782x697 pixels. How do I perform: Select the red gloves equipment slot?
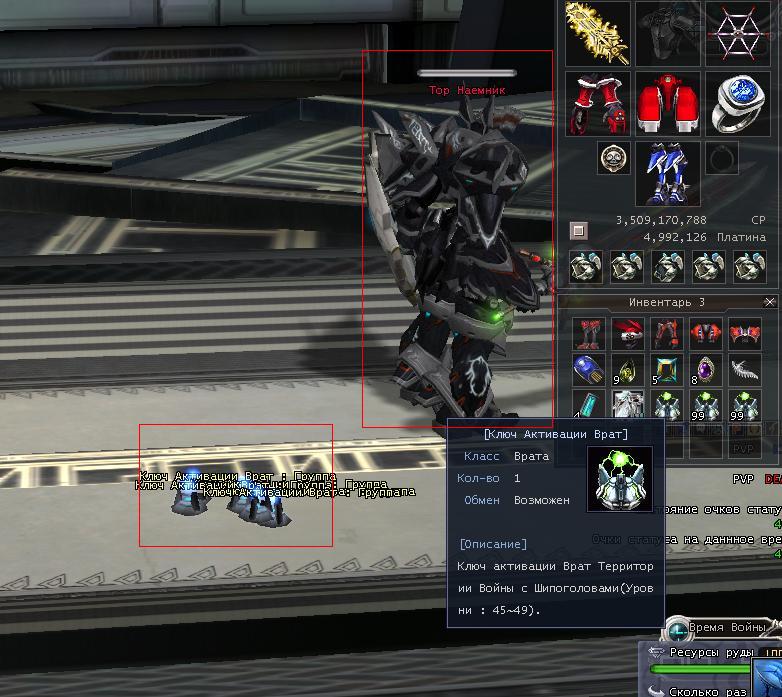click(x=597, y=103)
